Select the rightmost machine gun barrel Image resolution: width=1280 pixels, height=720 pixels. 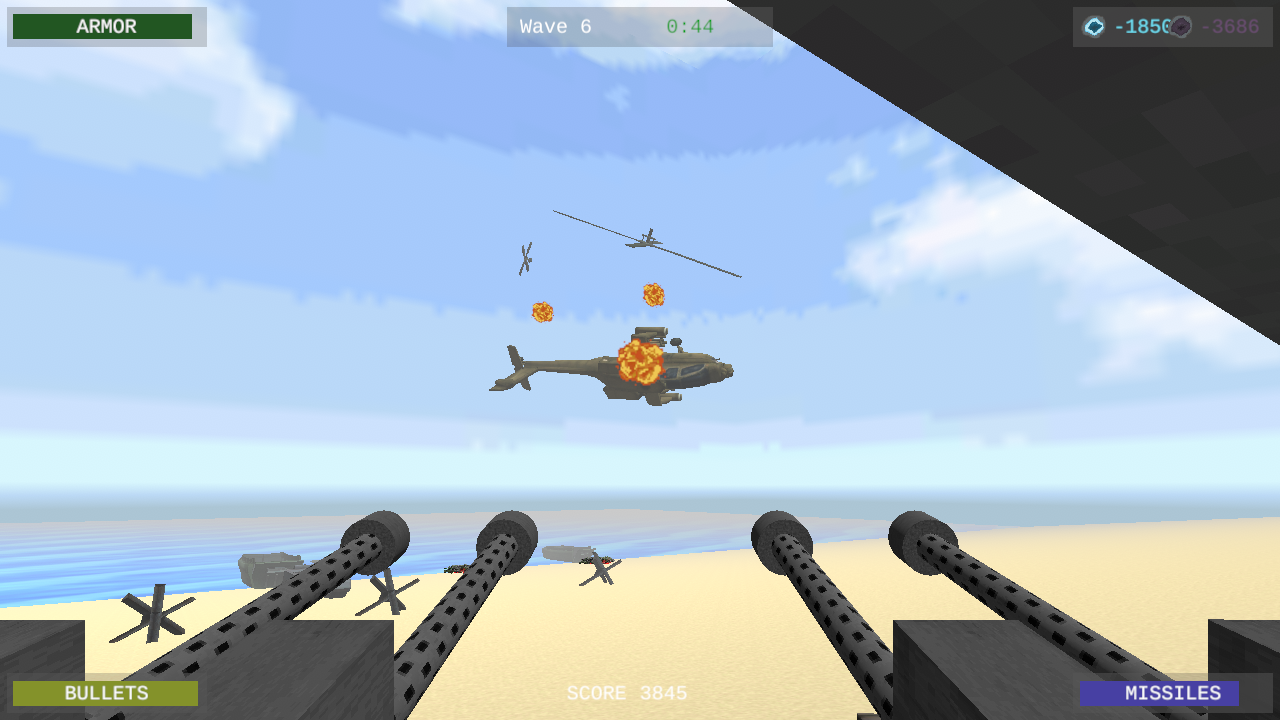920,540
